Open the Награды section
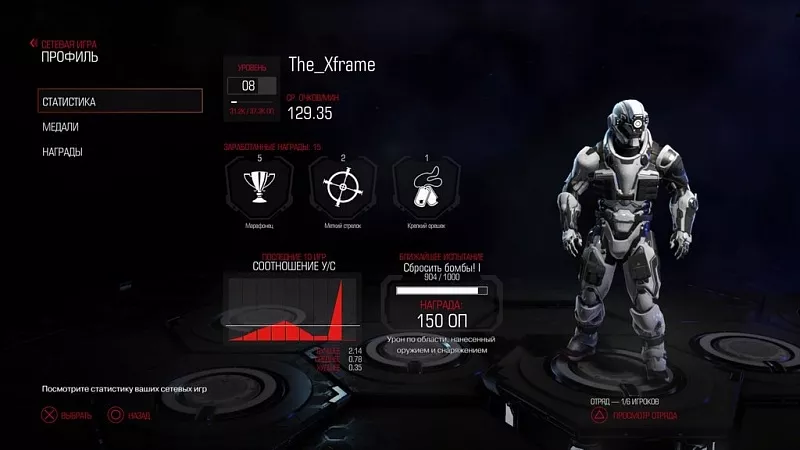The image size is (800, 450). pyautogui.click(x=62, y=152)
